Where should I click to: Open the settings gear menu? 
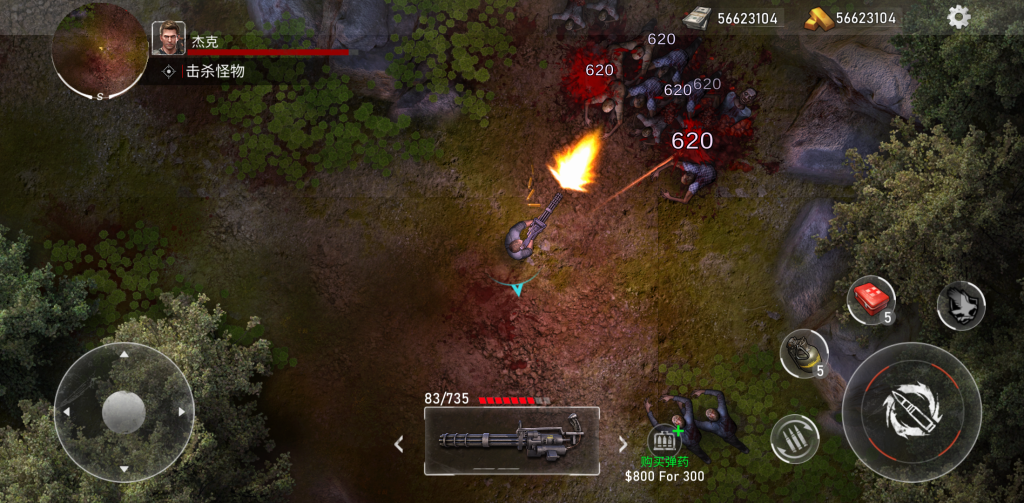958,17
